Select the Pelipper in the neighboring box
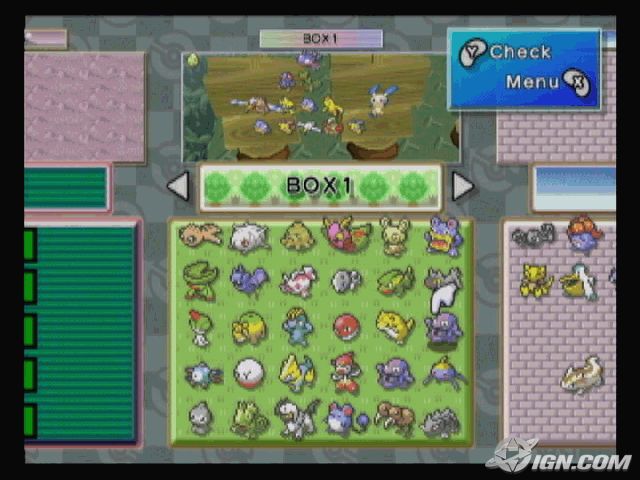Image resolution: width=640 pixels, height=480 pixels. [579, 282]
